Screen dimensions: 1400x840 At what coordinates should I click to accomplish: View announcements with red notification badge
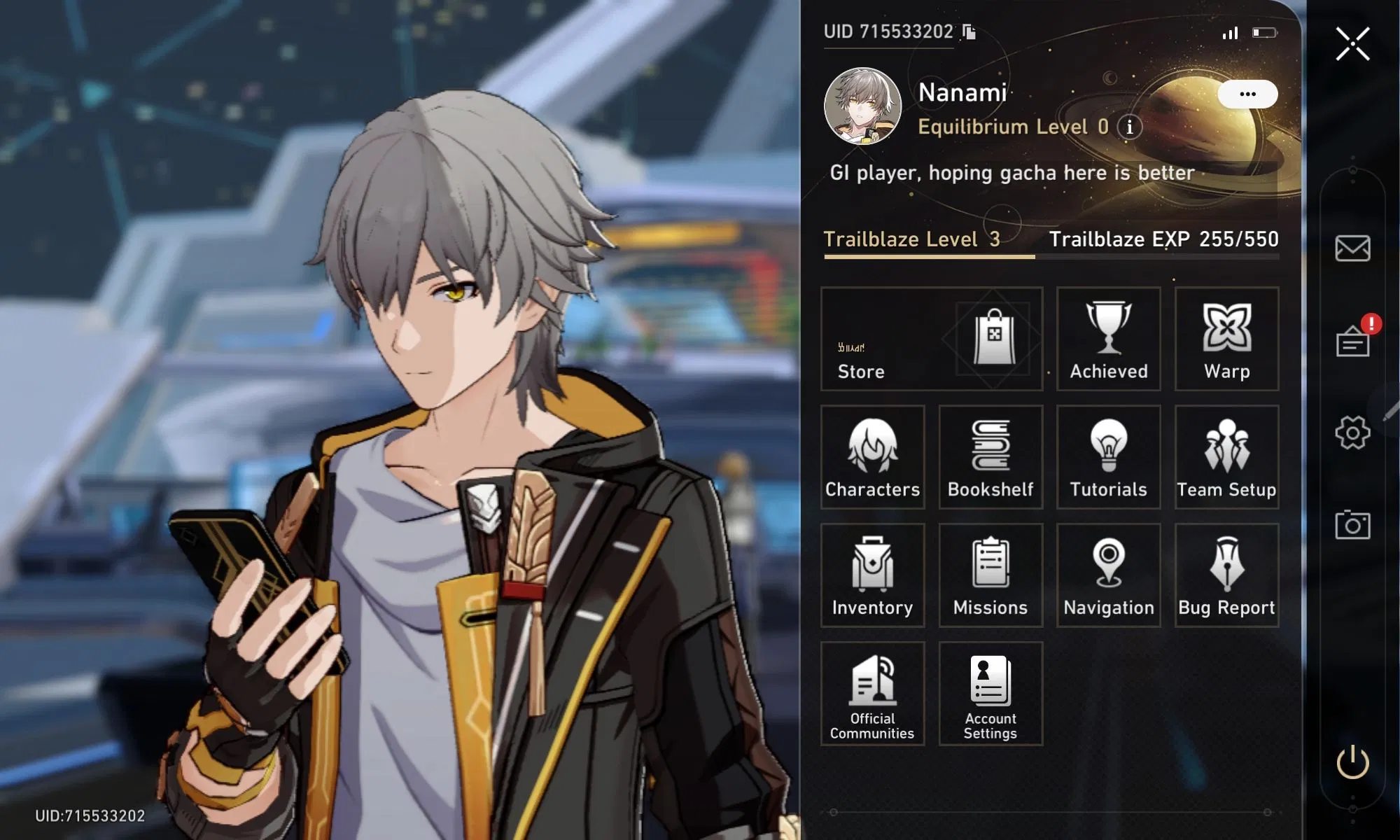click(x=1351, y=342)
